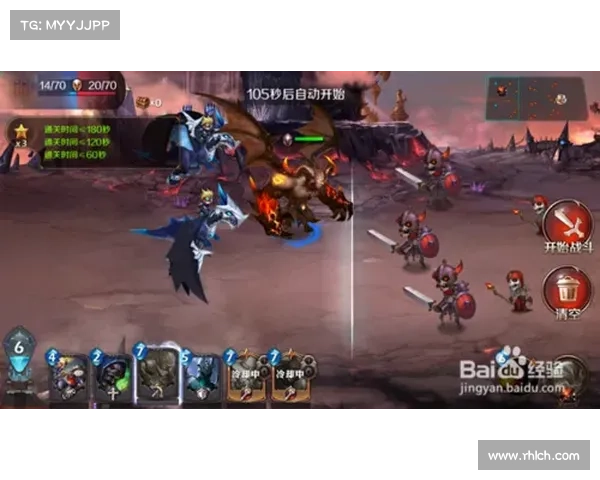Image resolution: width=600 pixels, height=480 pixels.
Task: Select the cost-4 hero card
Action: (68, 377)
